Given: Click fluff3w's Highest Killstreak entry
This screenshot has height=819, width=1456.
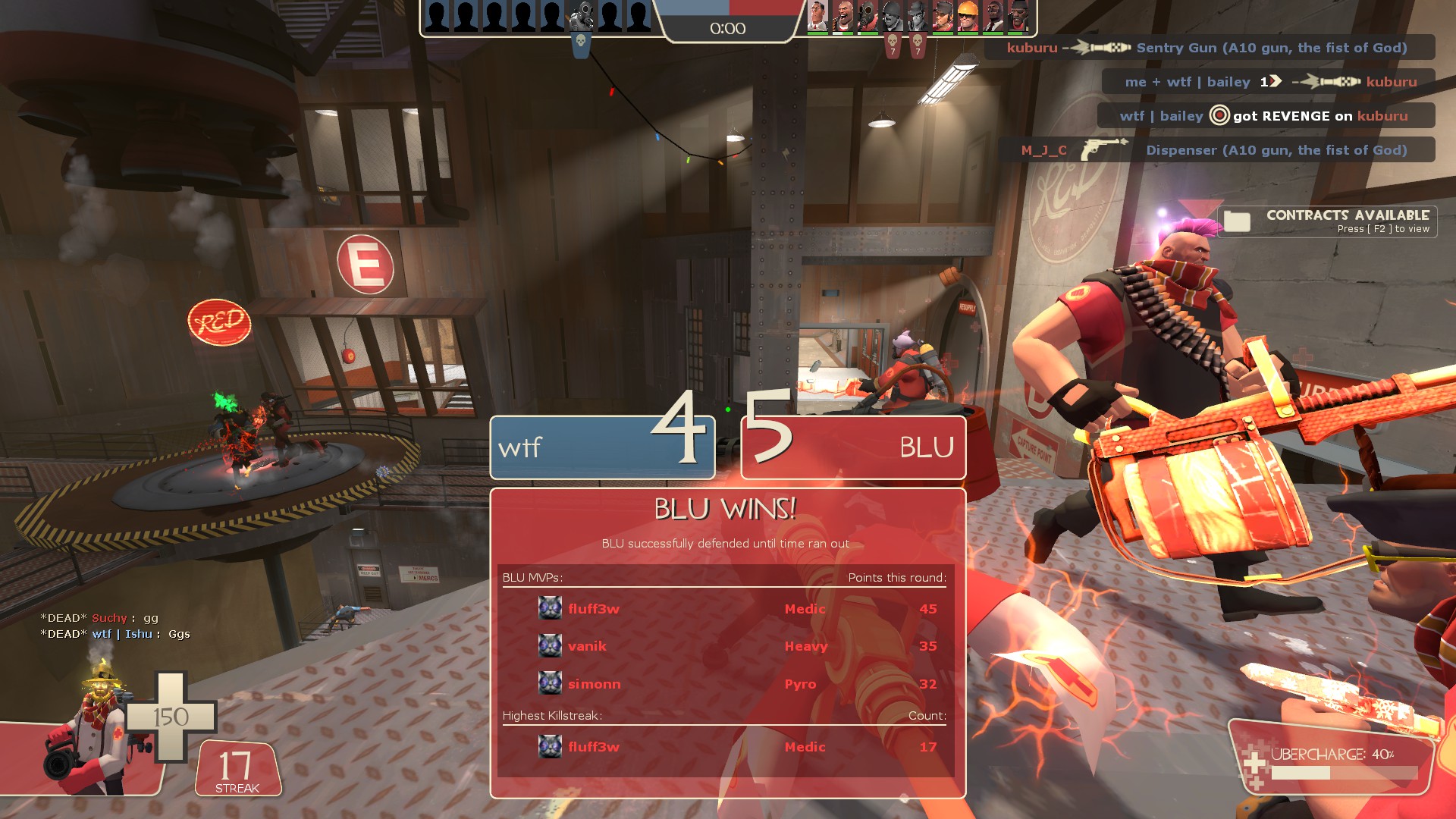Looking at the screenshot, I should click(x=724, y=747).
